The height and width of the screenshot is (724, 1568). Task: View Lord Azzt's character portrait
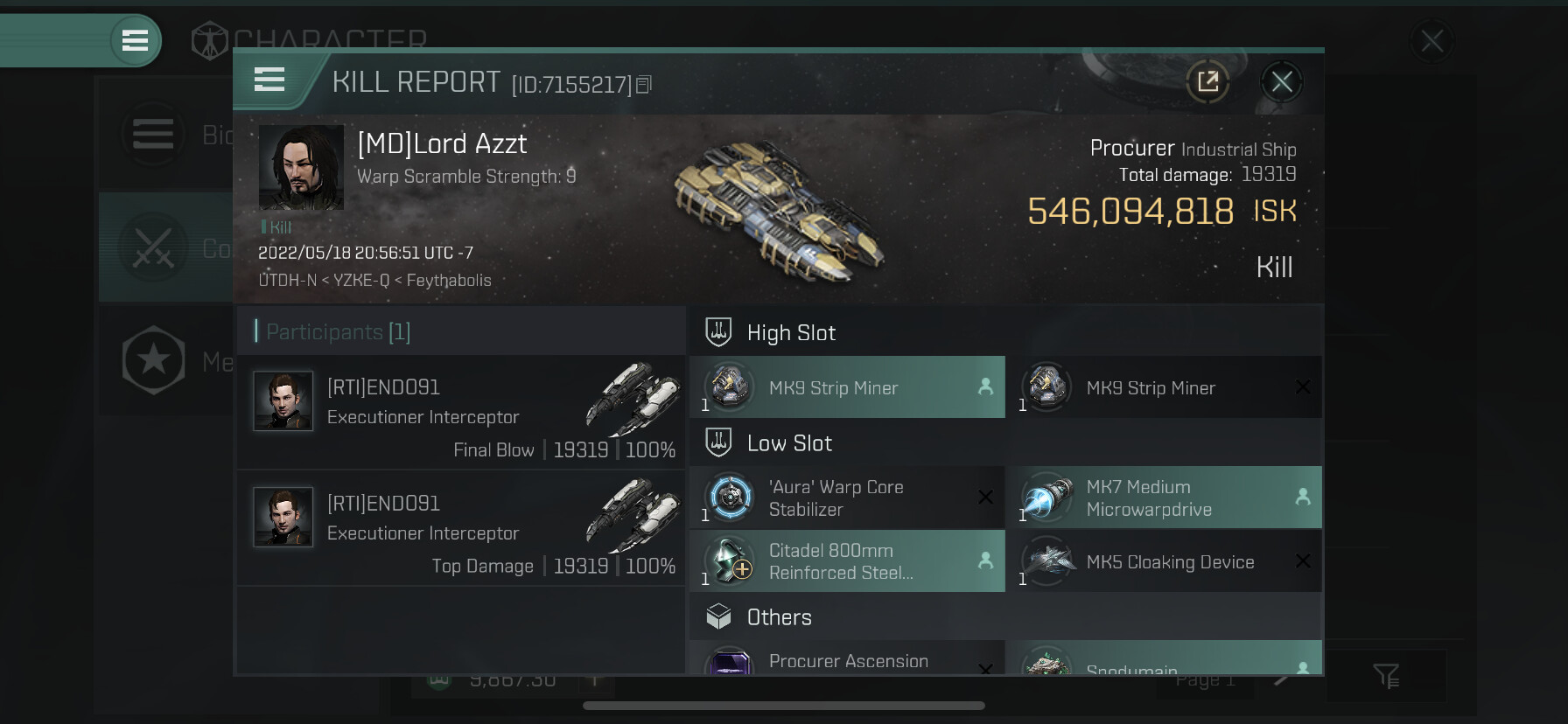tap(301, 167)
